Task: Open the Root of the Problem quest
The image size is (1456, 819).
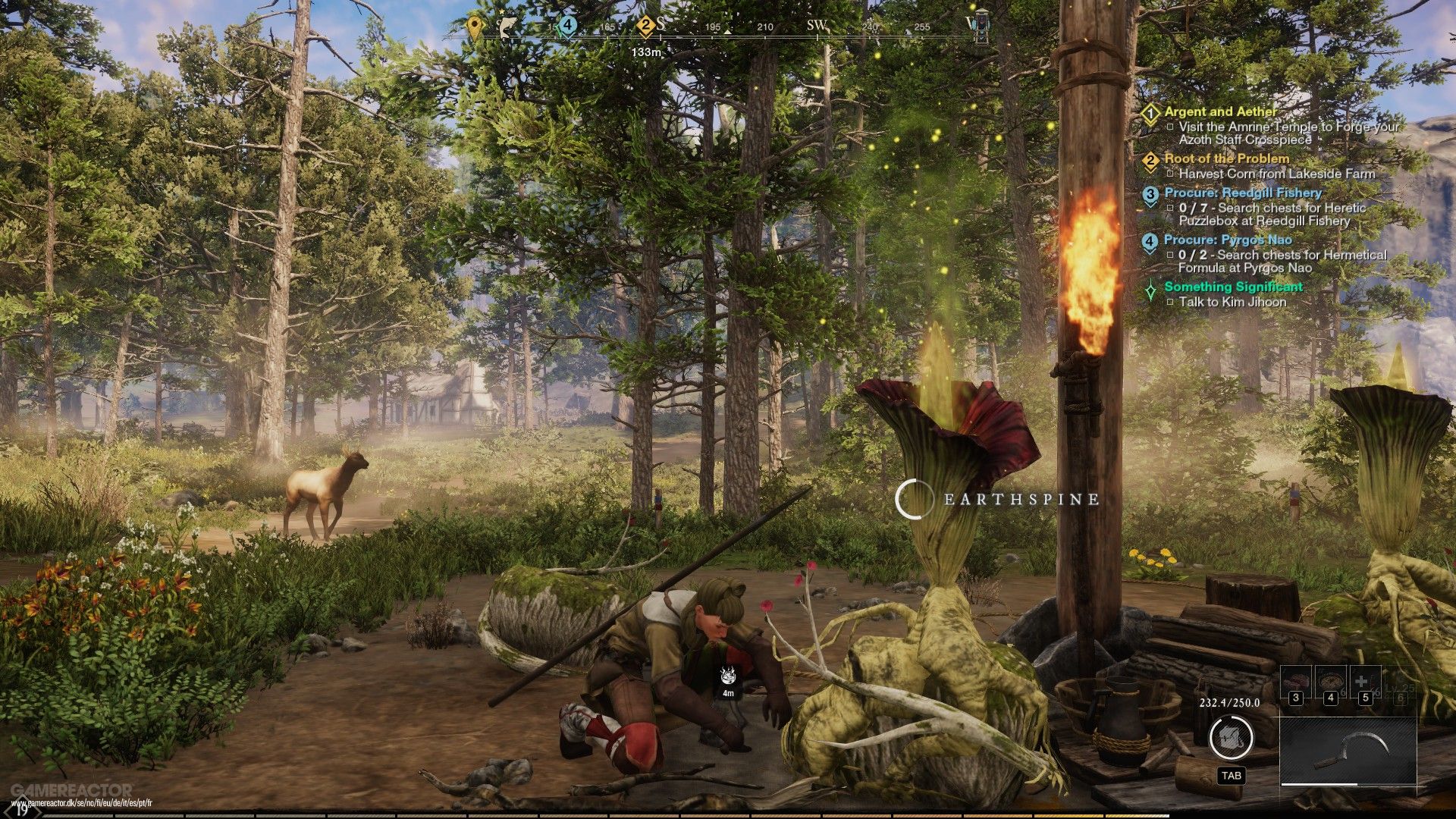Action: point(1226,158)
